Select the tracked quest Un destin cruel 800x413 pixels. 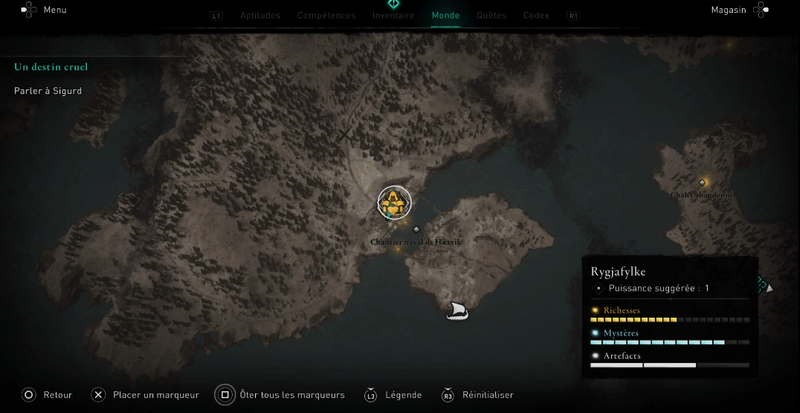(x=51, y=67)
